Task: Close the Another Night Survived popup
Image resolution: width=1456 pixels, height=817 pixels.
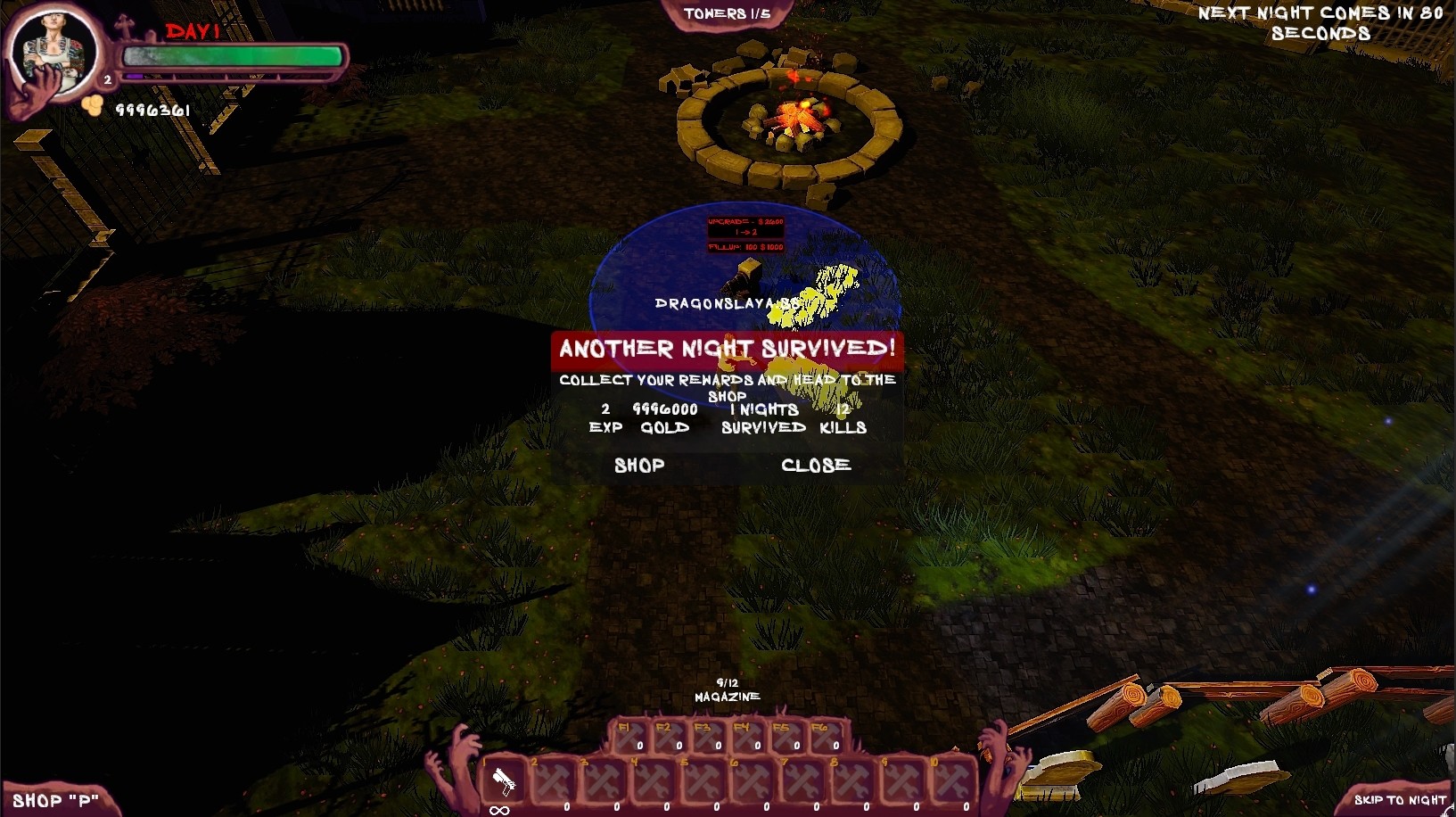Action: [815, 465]
